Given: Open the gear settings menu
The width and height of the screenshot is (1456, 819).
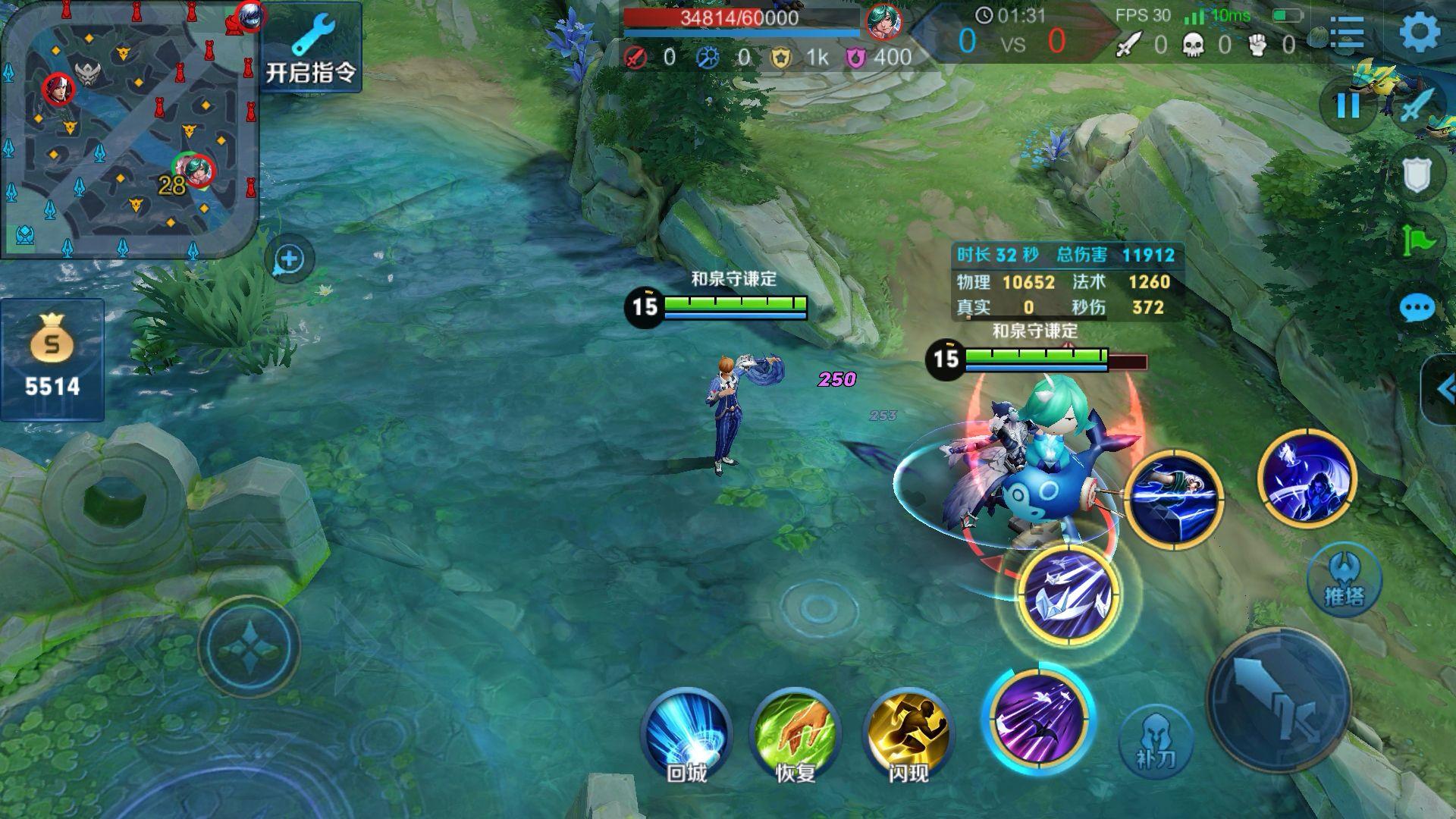Looking at the screenshot, I should click(1419, 33).
